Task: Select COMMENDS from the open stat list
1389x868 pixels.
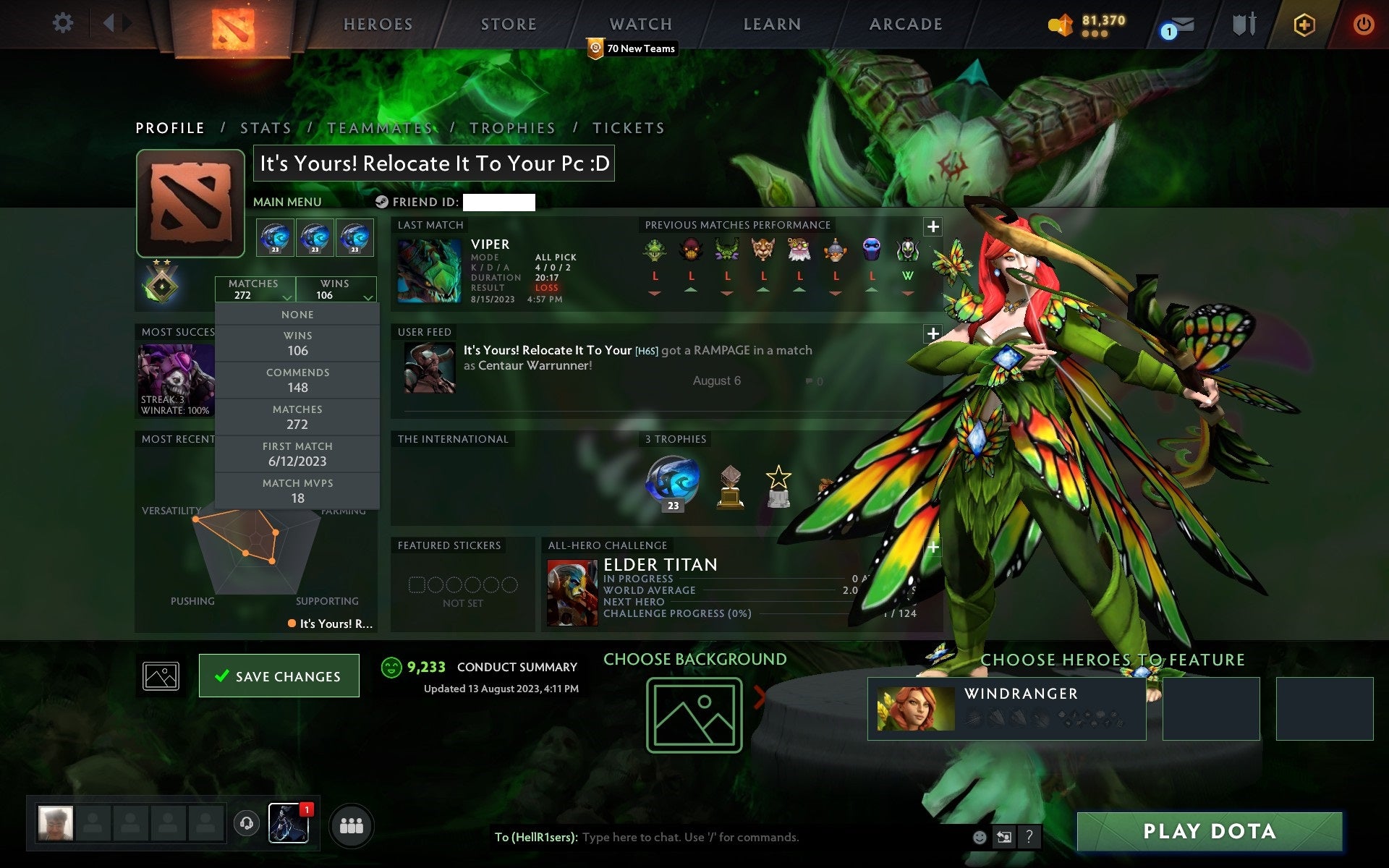Action: point(298,380)
